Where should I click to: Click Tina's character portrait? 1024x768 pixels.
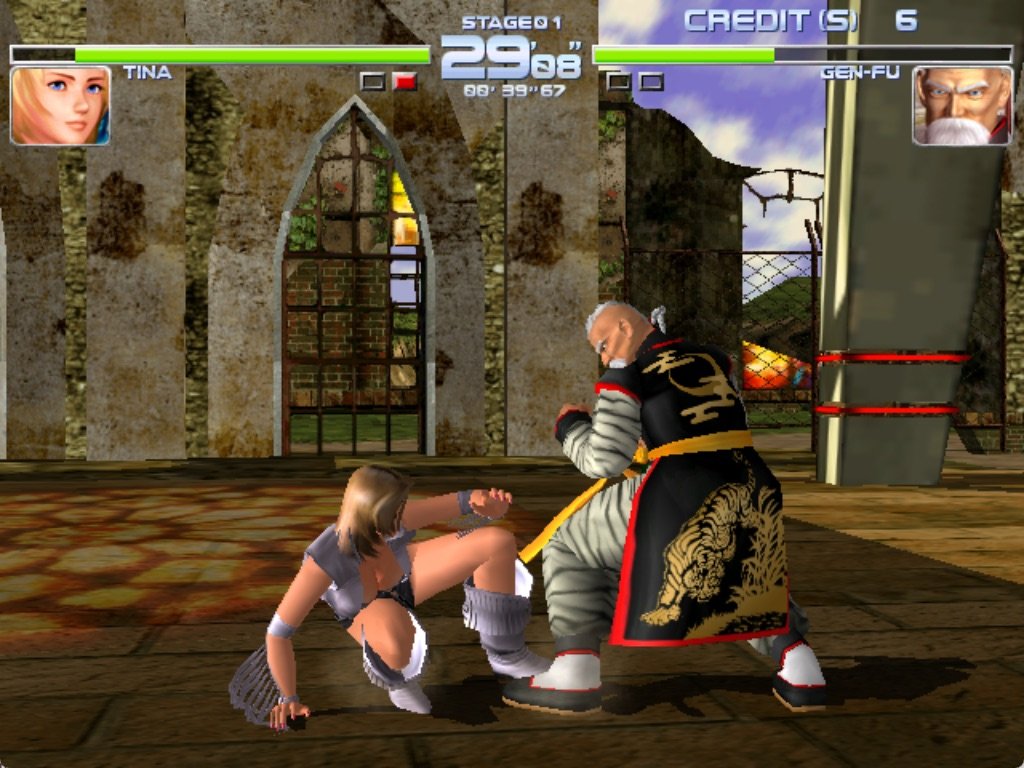[60, 105]
